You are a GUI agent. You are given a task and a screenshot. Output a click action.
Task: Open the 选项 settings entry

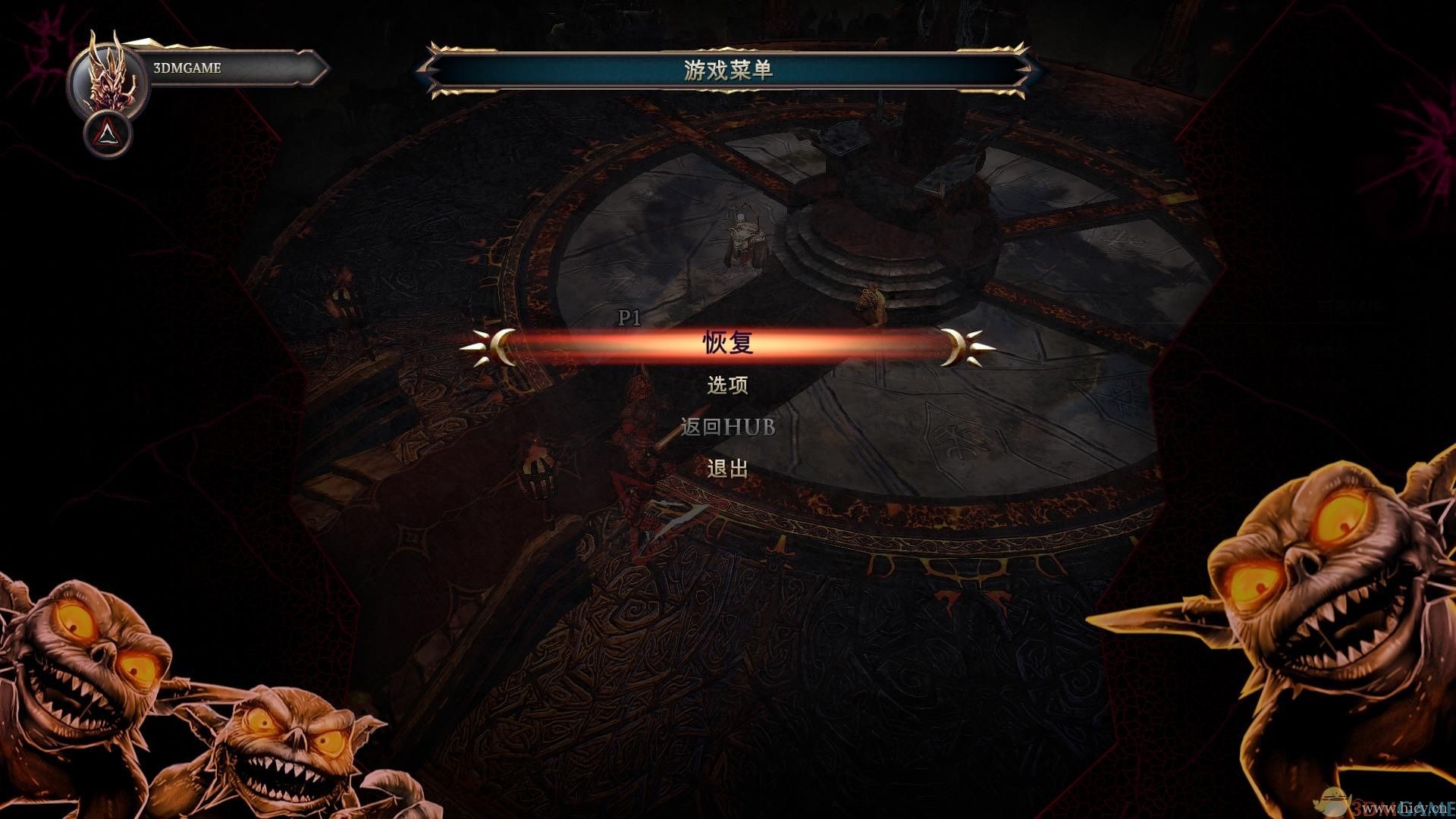(x=726, y=387)
